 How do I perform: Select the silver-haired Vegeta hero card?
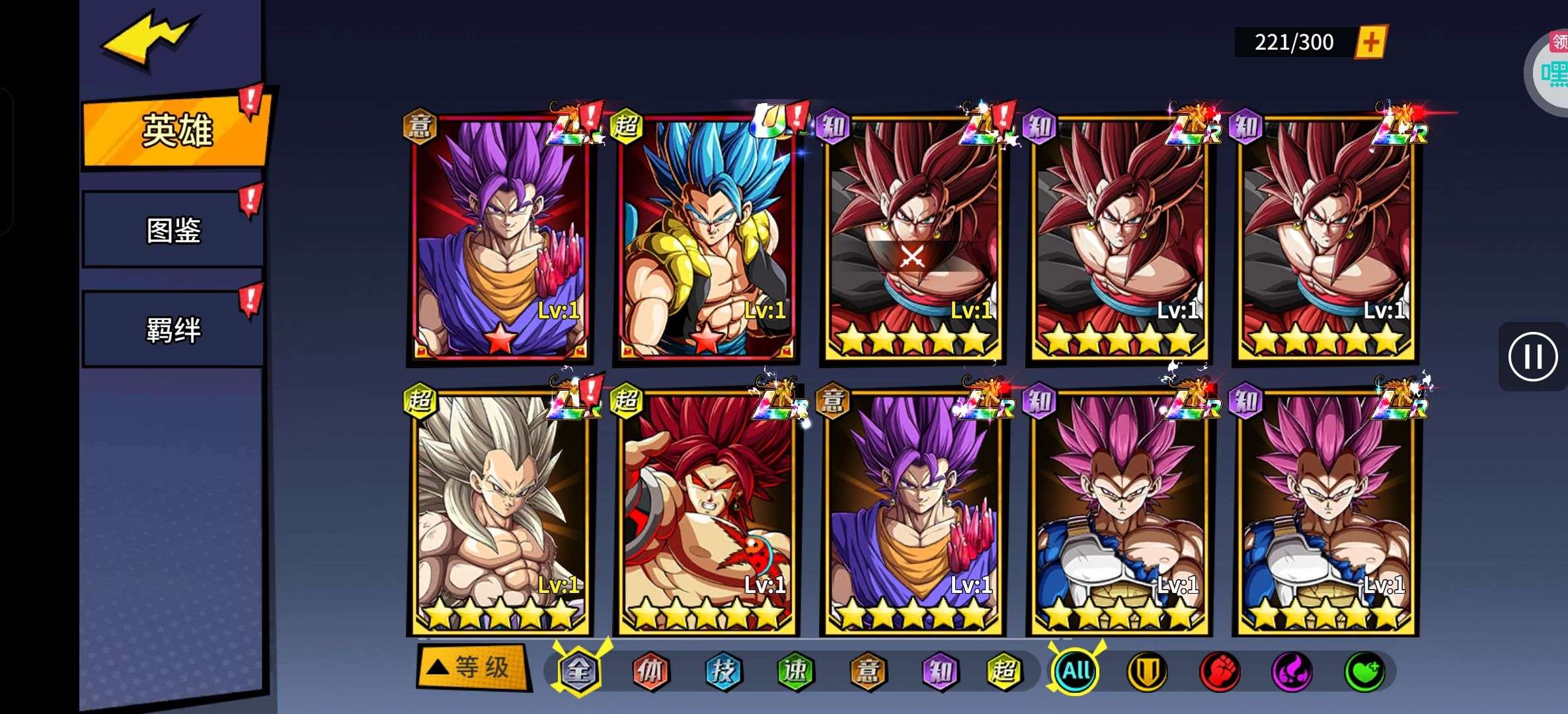(500, 512)
